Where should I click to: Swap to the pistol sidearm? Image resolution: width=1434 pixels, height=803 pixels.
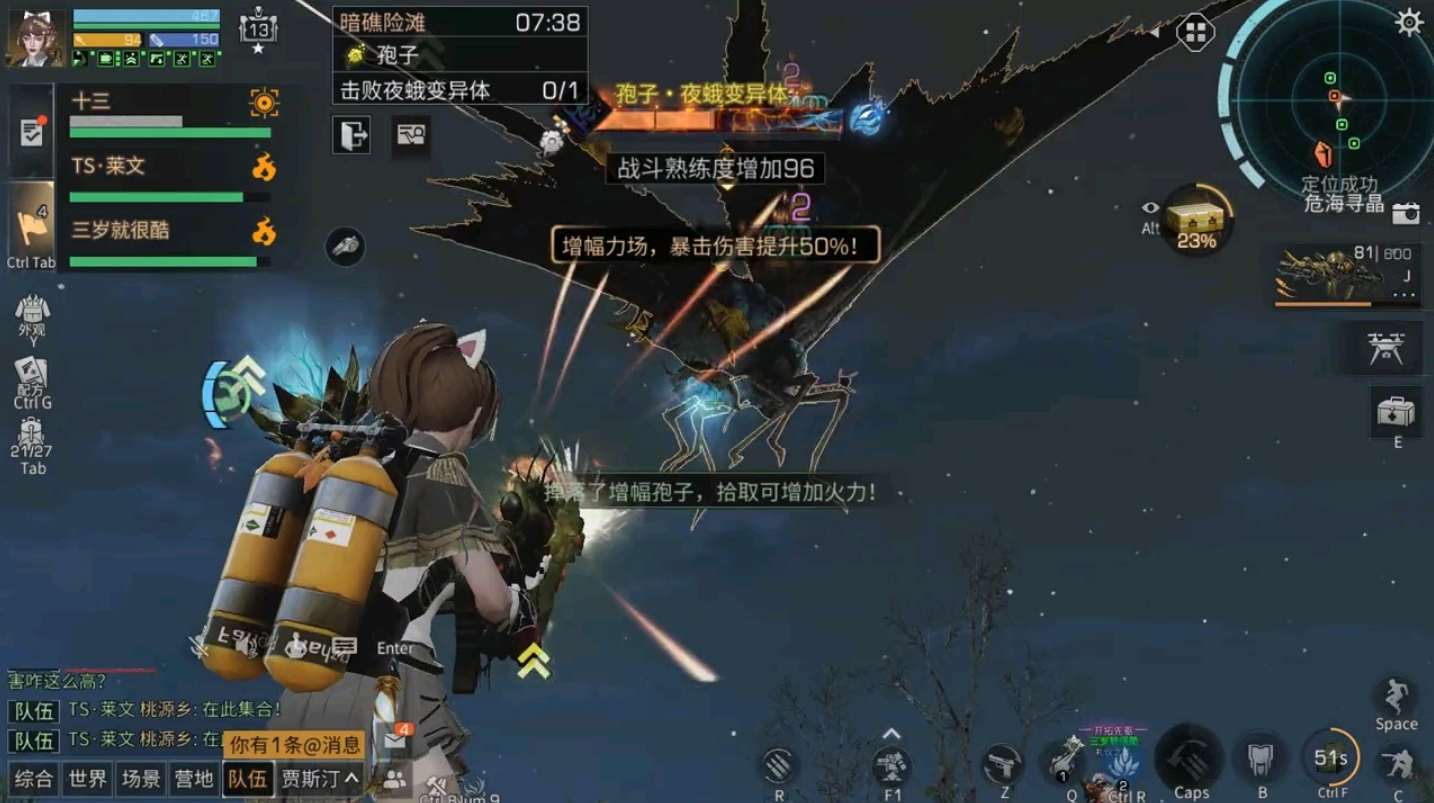click(1003, 766)
